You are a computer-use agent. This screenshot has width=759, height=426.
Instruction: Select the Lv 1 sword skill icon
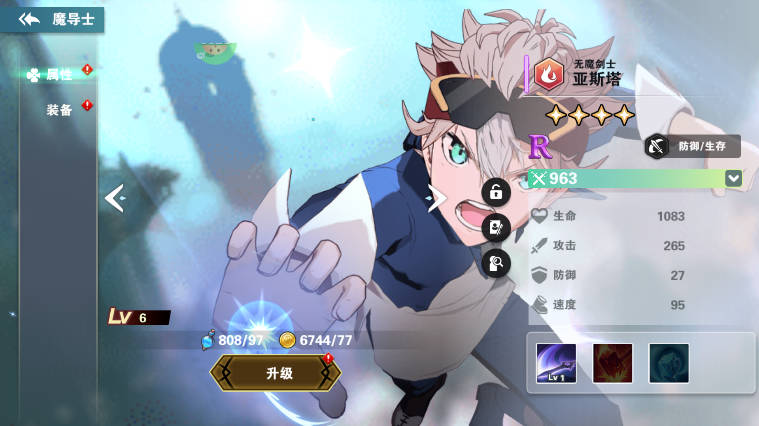coord(556,363)
